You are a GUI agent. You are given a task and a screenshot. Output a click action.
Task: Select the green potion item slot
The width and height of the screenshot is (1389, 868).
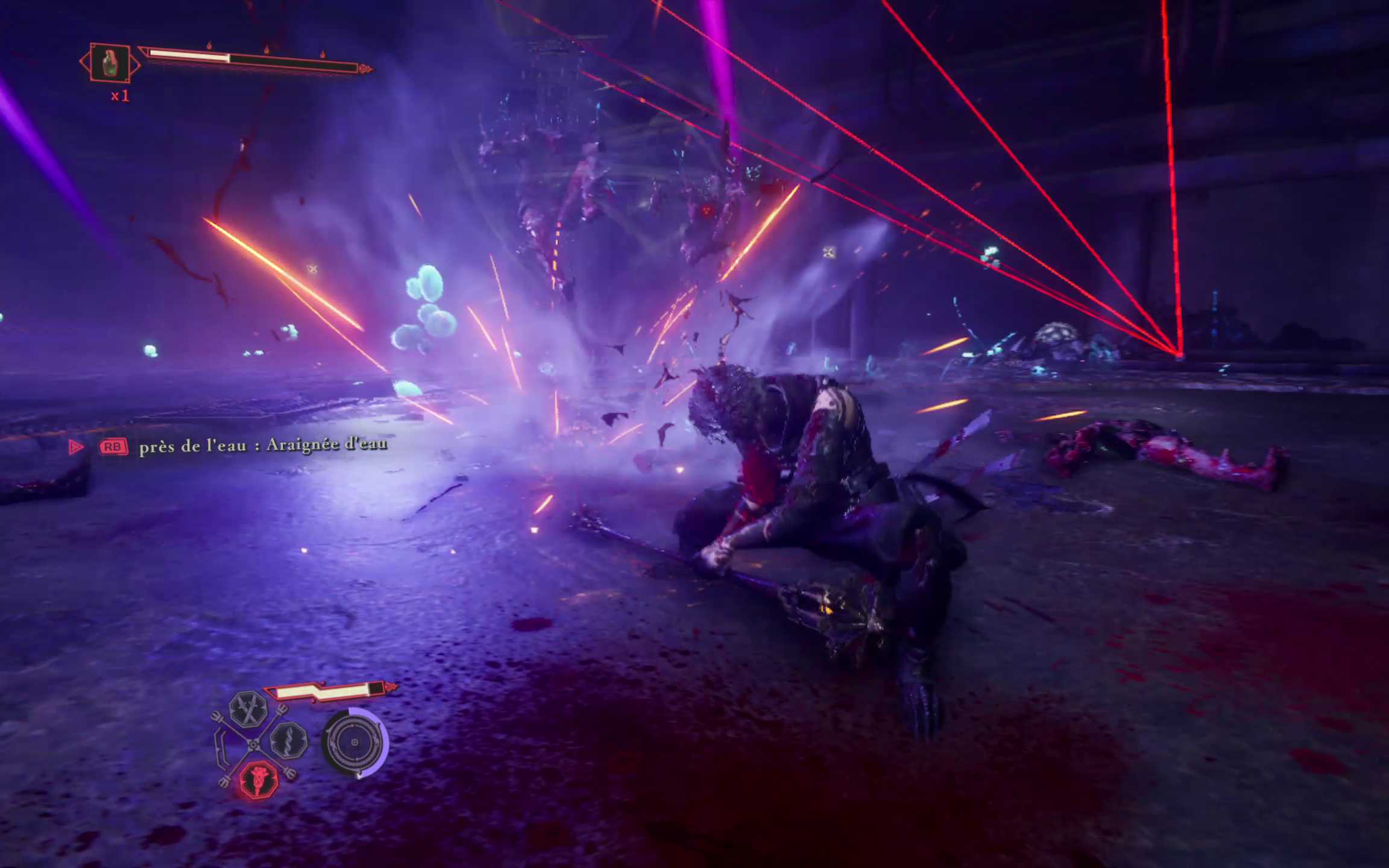pos(110,63)
